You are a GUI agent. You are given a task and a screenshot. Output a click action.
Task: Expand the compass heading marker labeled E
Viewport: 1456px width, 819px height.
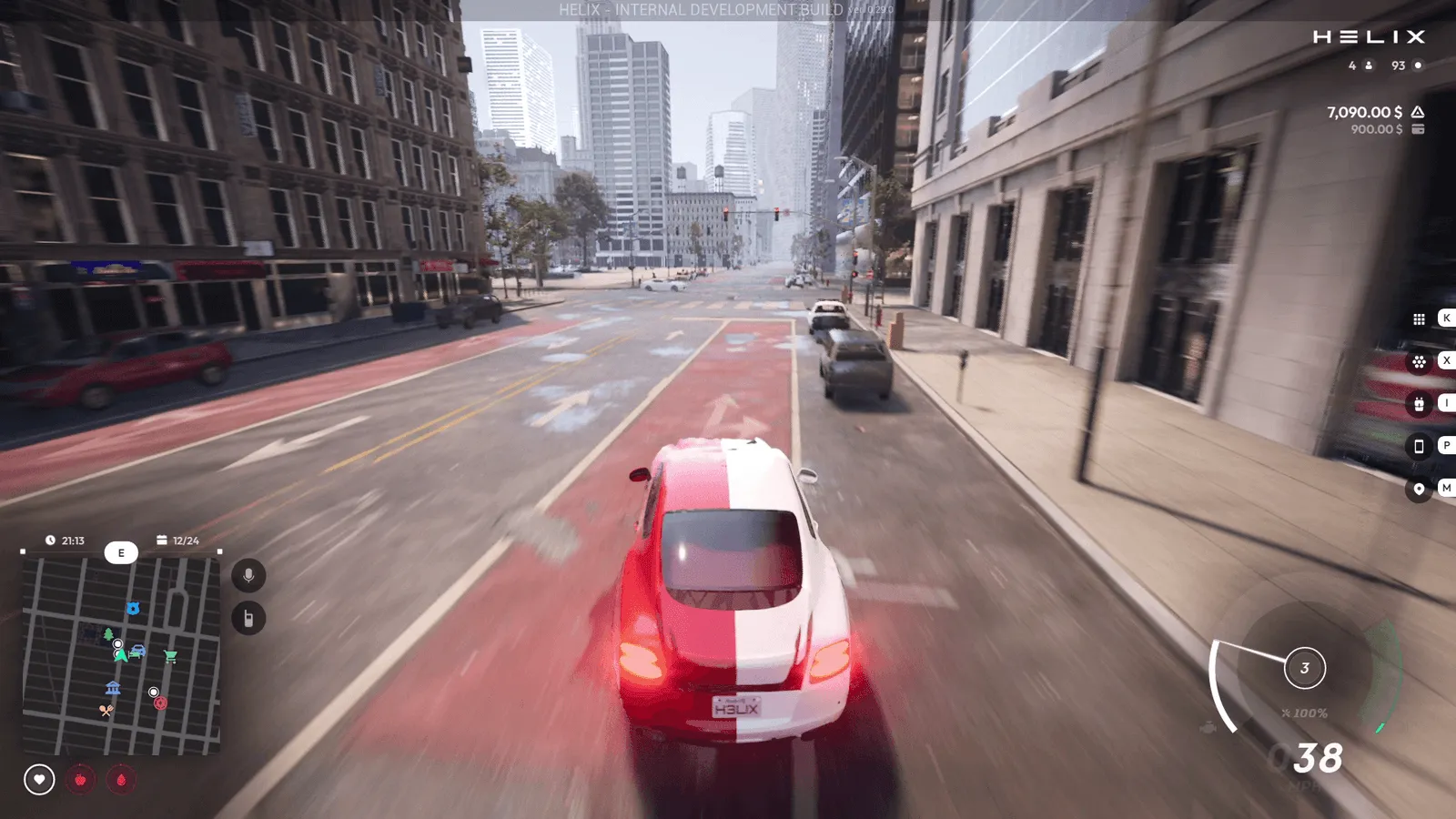click(121, 552)
